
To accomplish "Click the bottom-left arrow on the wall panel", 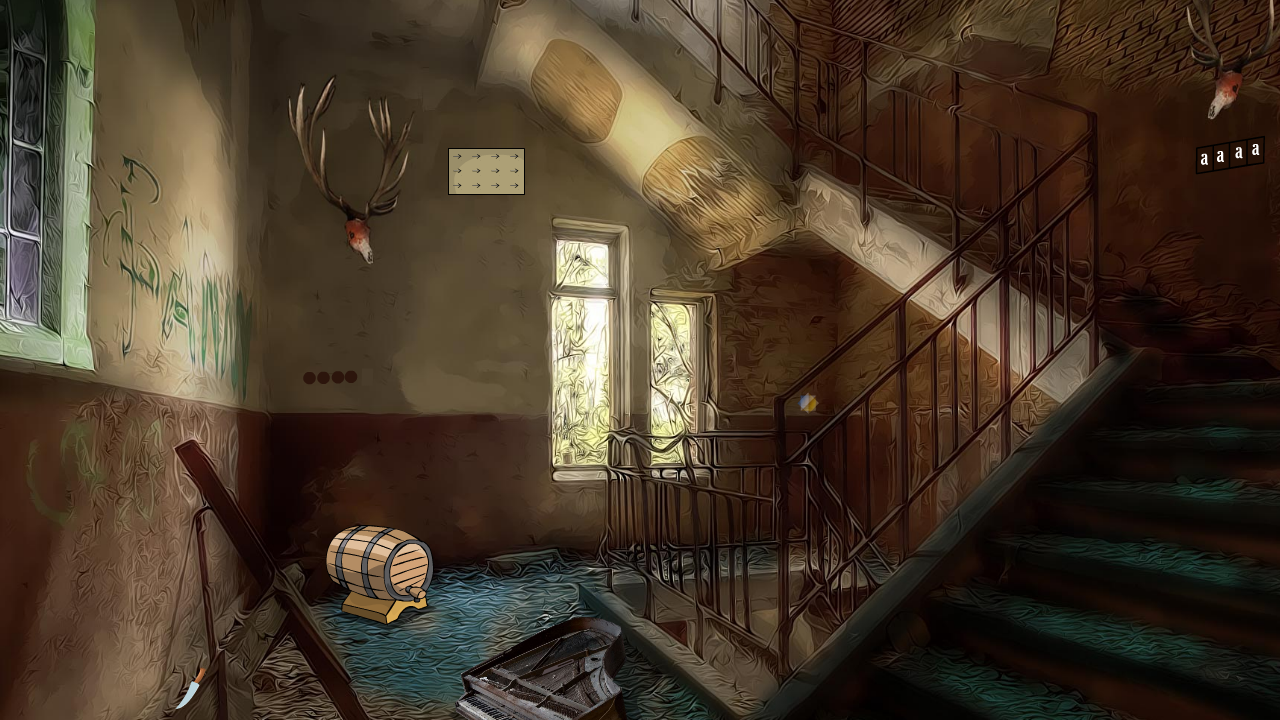I will [x=457, y=185].
